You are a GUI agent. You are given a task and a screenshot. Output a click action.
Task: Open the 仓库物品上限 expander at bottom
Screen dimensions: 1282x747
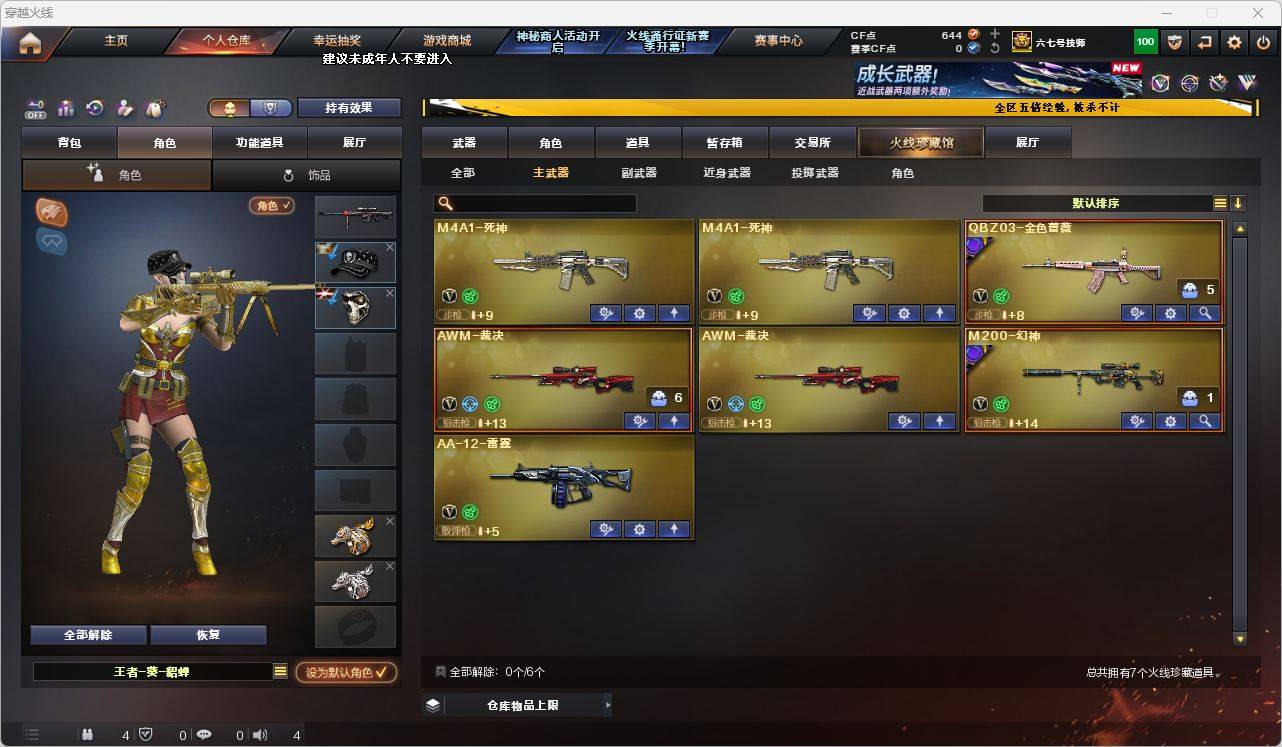tap(521, 704)
